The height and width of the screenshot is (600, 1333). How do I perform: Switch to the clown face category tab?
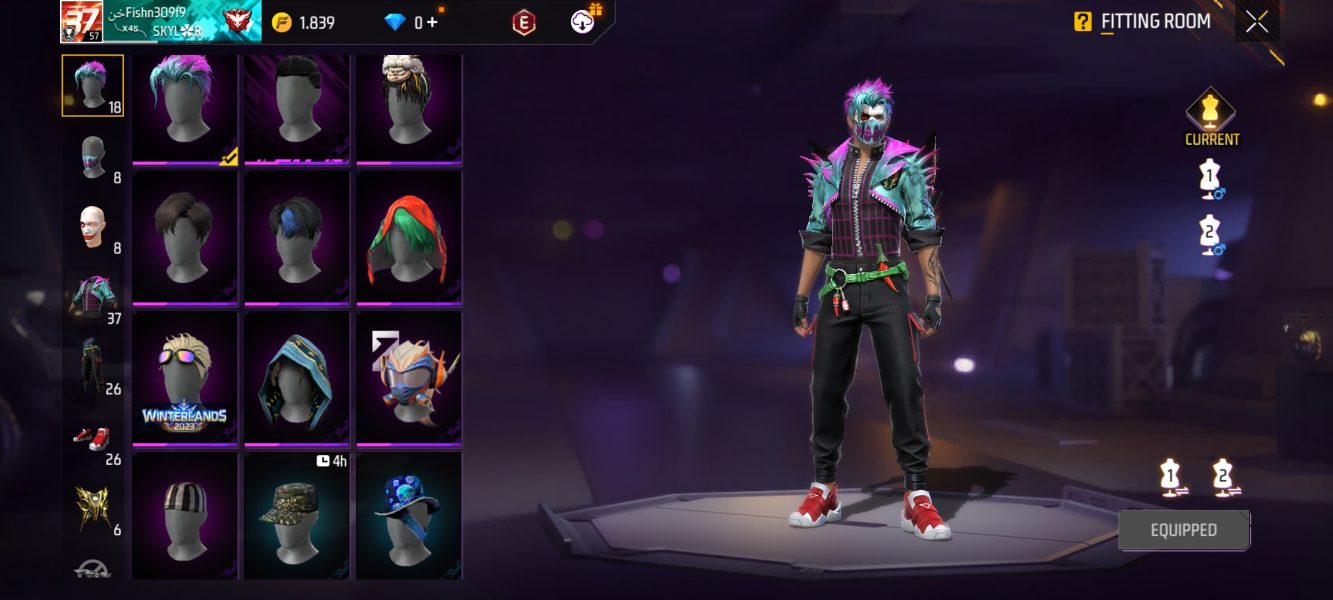point(92,229)
